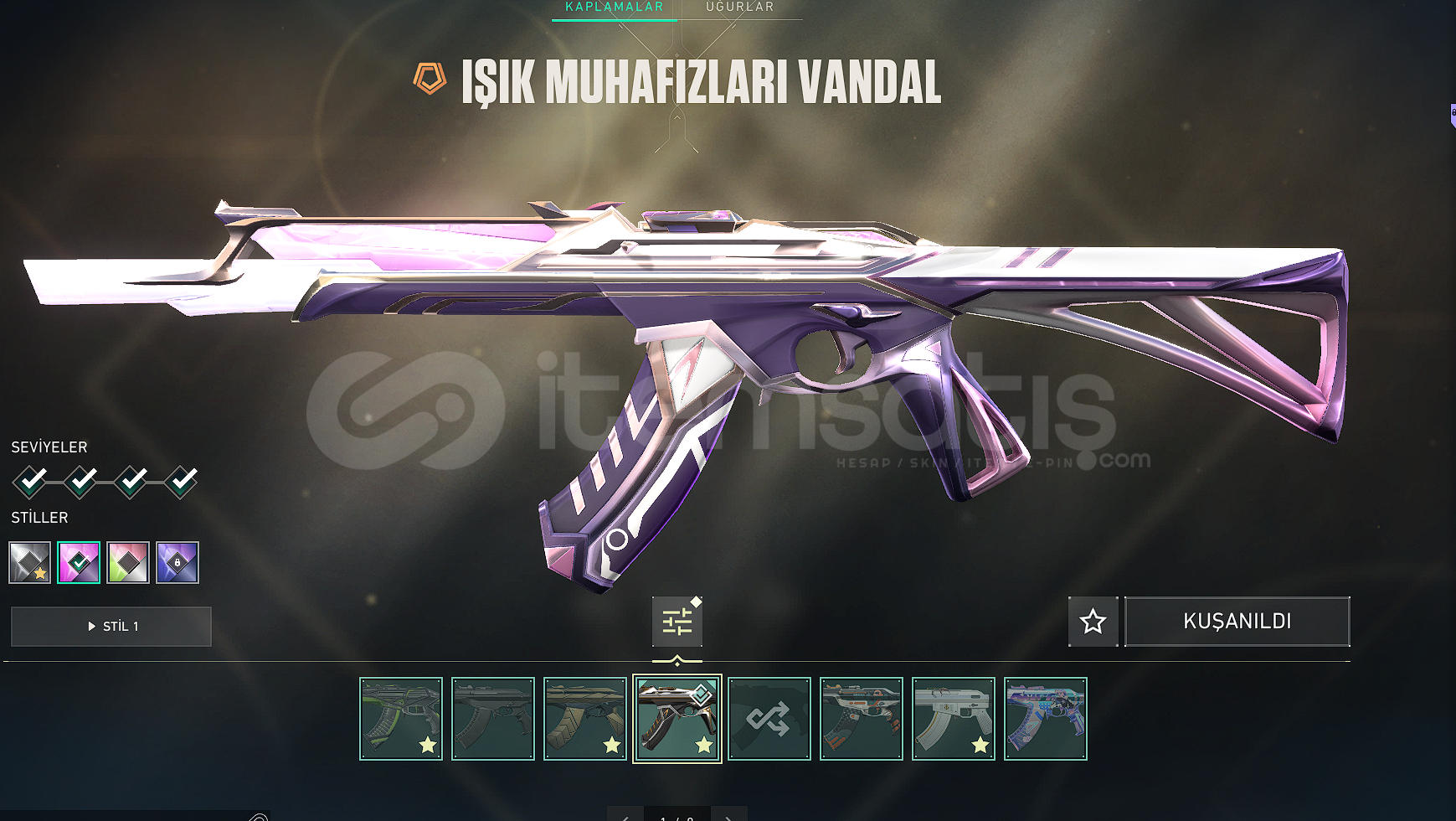Switch to the Kaplamalar tab
Screen dimensions: 1456x821
614,8
